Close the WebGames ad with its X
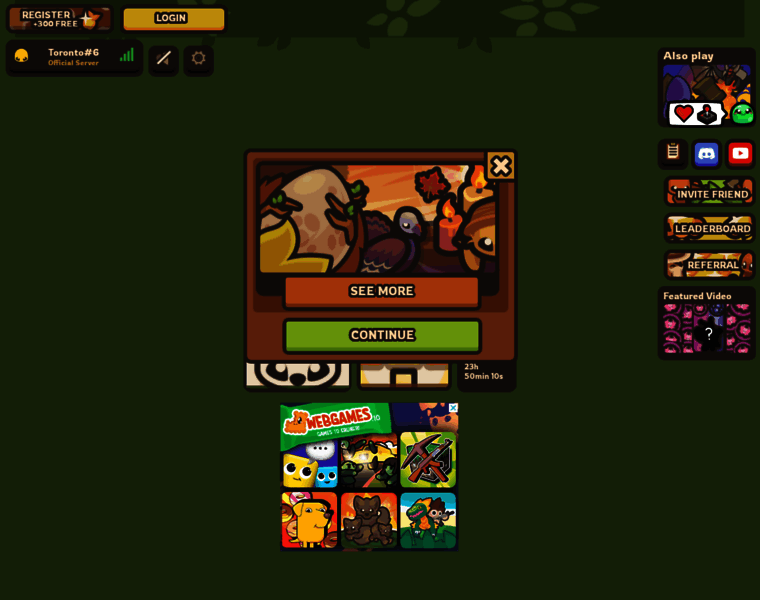760x600 pixels. point(453,408)
